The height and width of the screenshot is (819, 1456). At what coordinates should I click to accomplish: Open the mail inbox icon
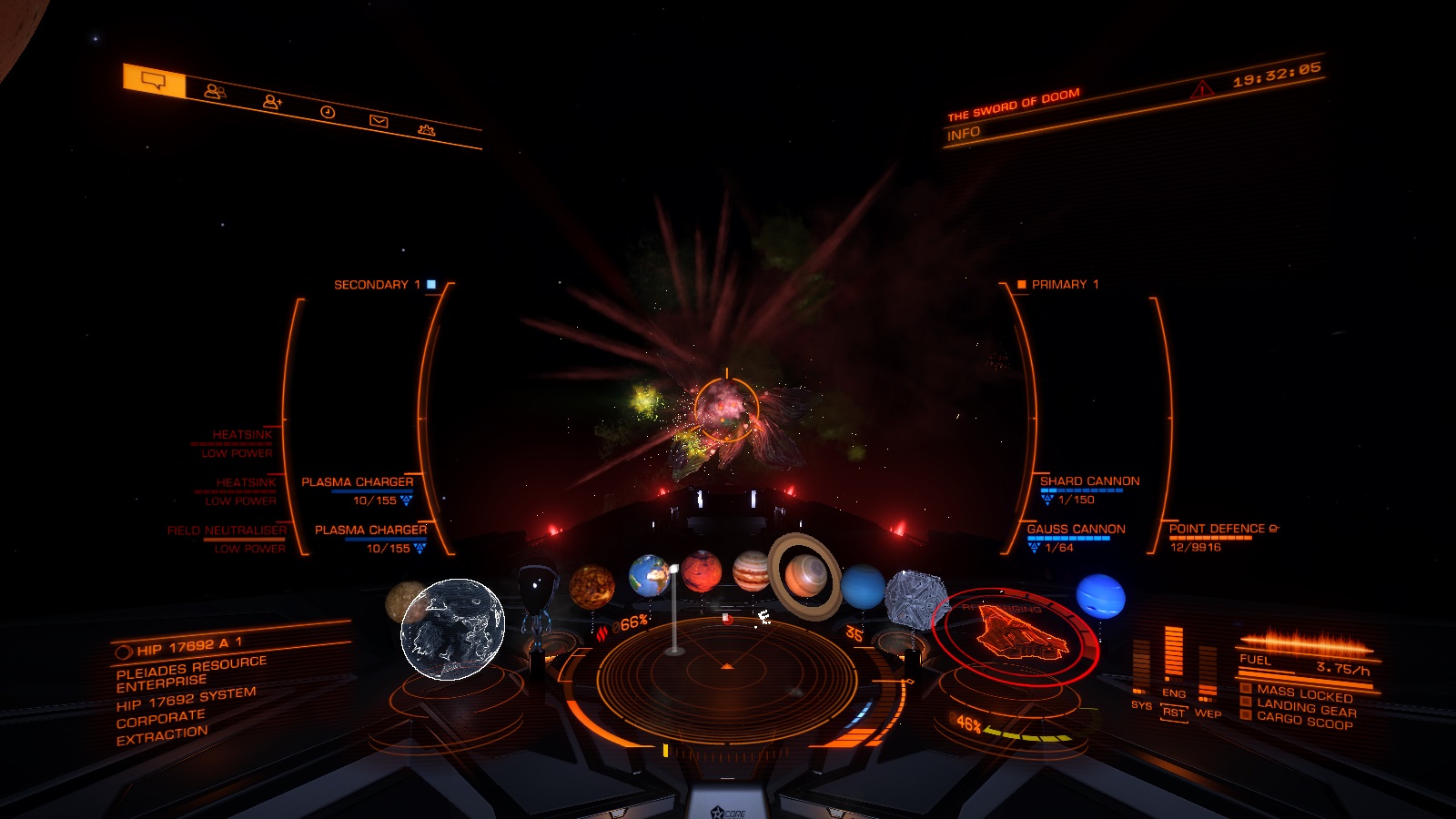(379, 119)
